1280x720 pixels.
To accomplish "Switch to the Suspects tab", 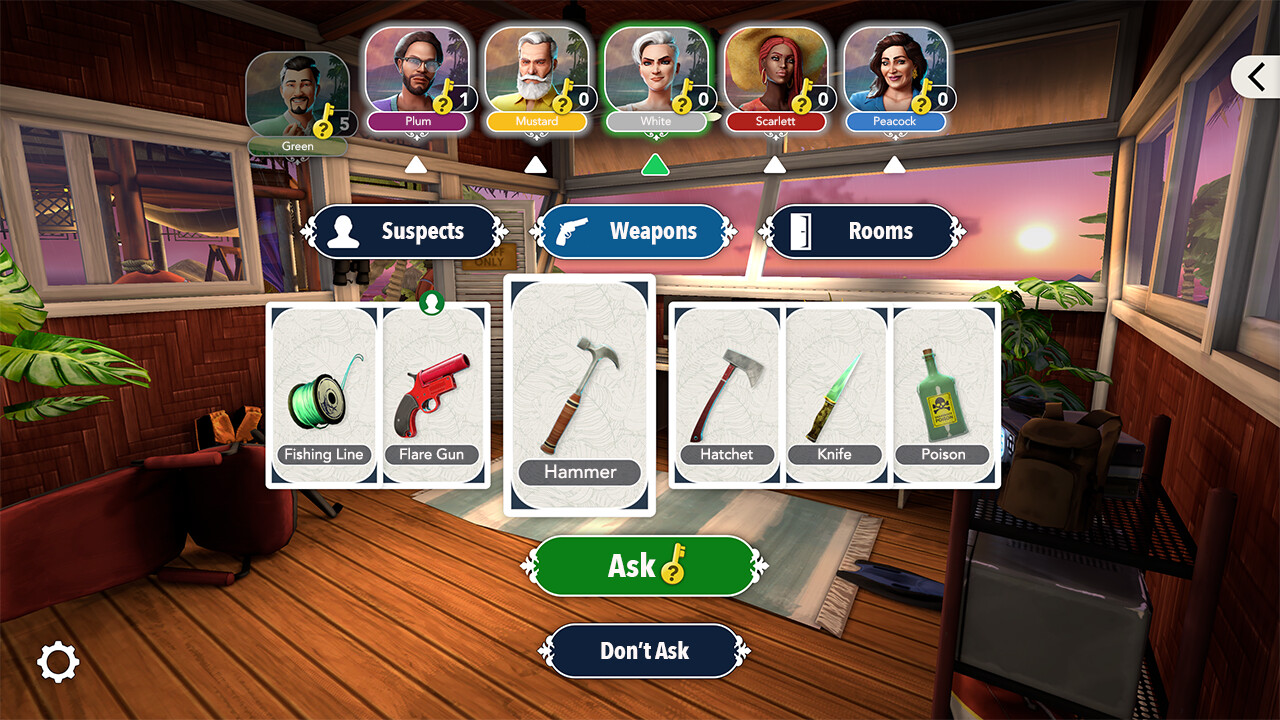I will pos(404,231).
